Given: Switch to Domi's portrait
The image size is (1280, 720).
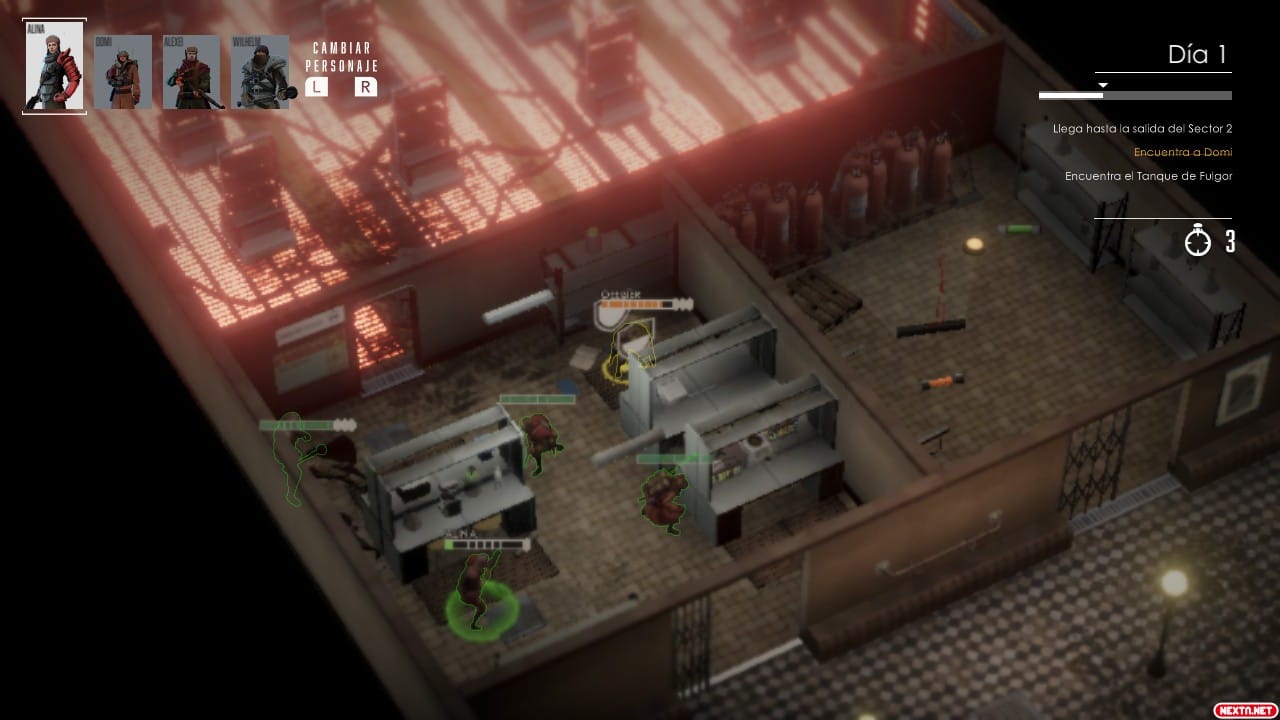Looking at the screenshot, I should click(123, 72).
